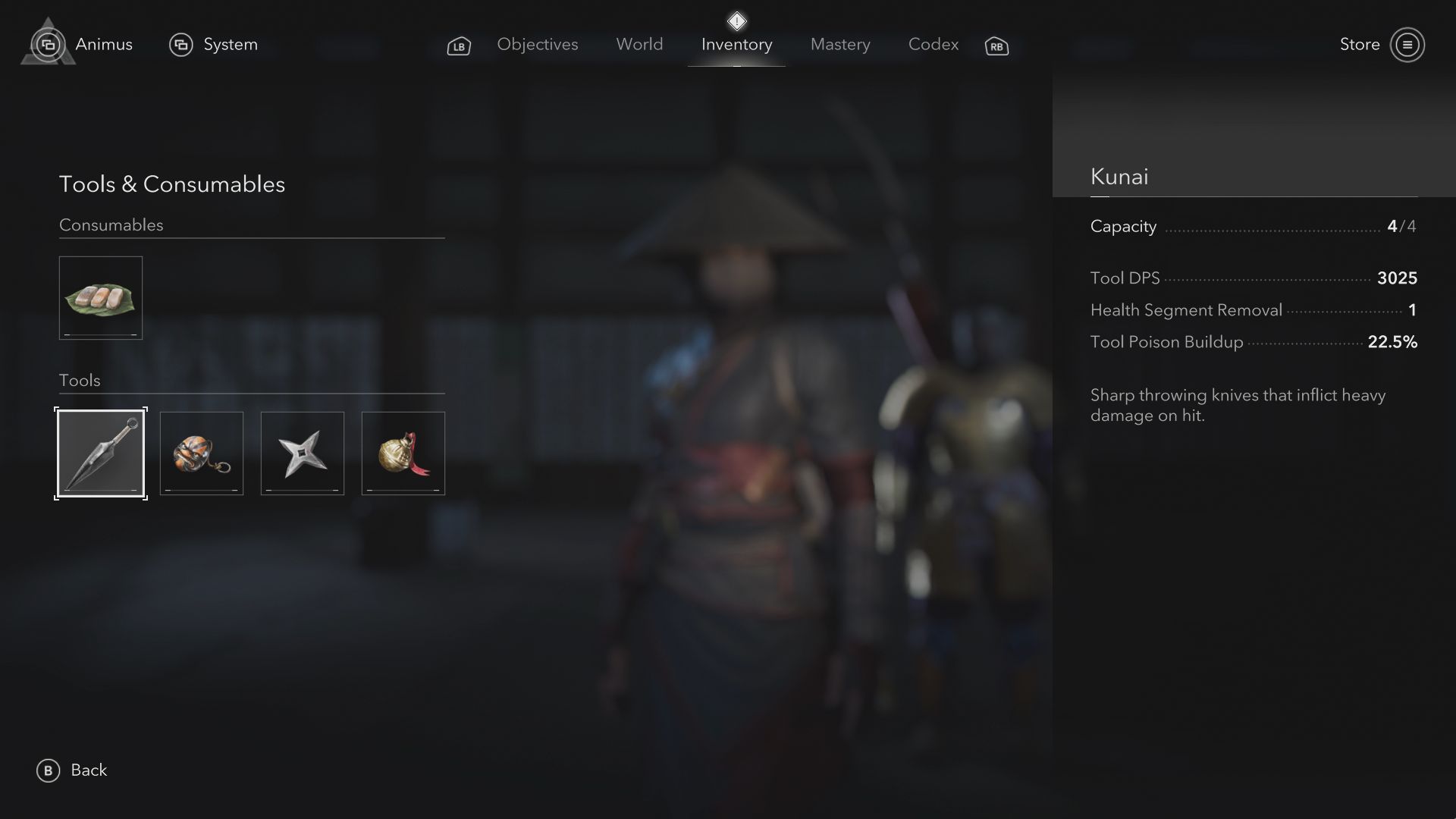
Task: Select the Smoke Bomb tool icon
Action: [x=201, y=453]
